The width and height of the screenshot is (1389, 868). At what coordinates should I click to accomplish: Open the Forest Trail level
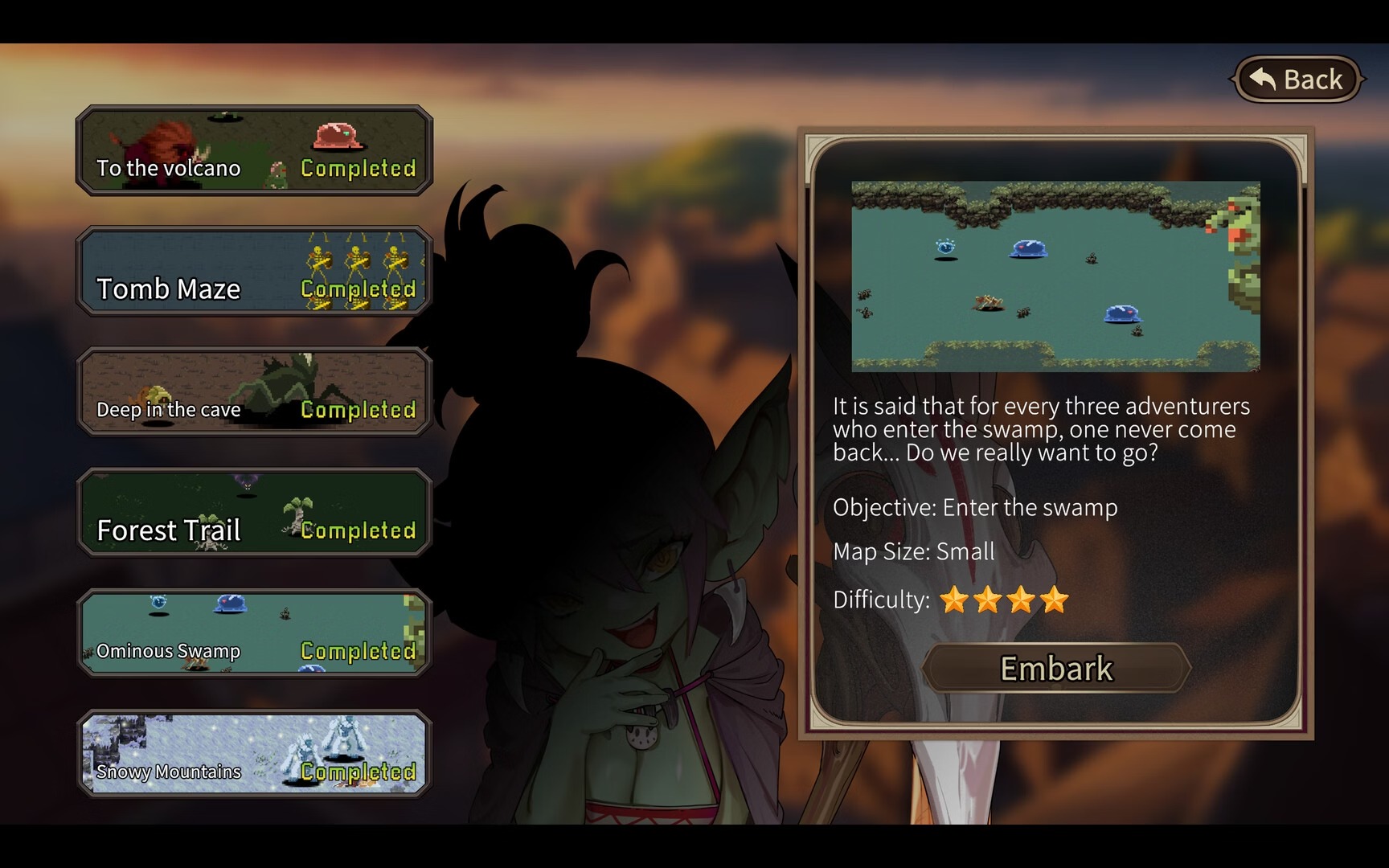254,513
